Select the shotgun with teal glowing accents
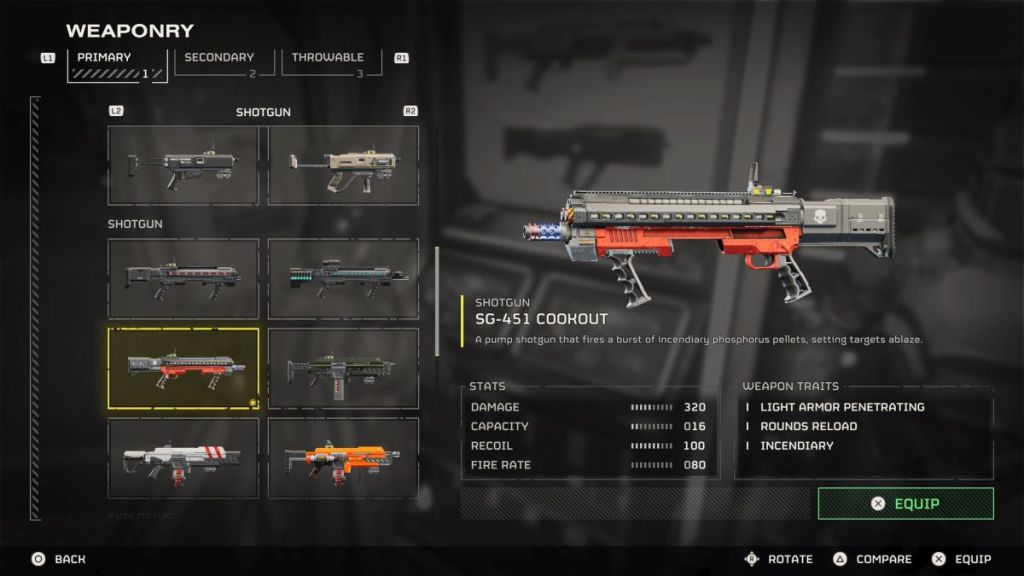 coord(343,278)
